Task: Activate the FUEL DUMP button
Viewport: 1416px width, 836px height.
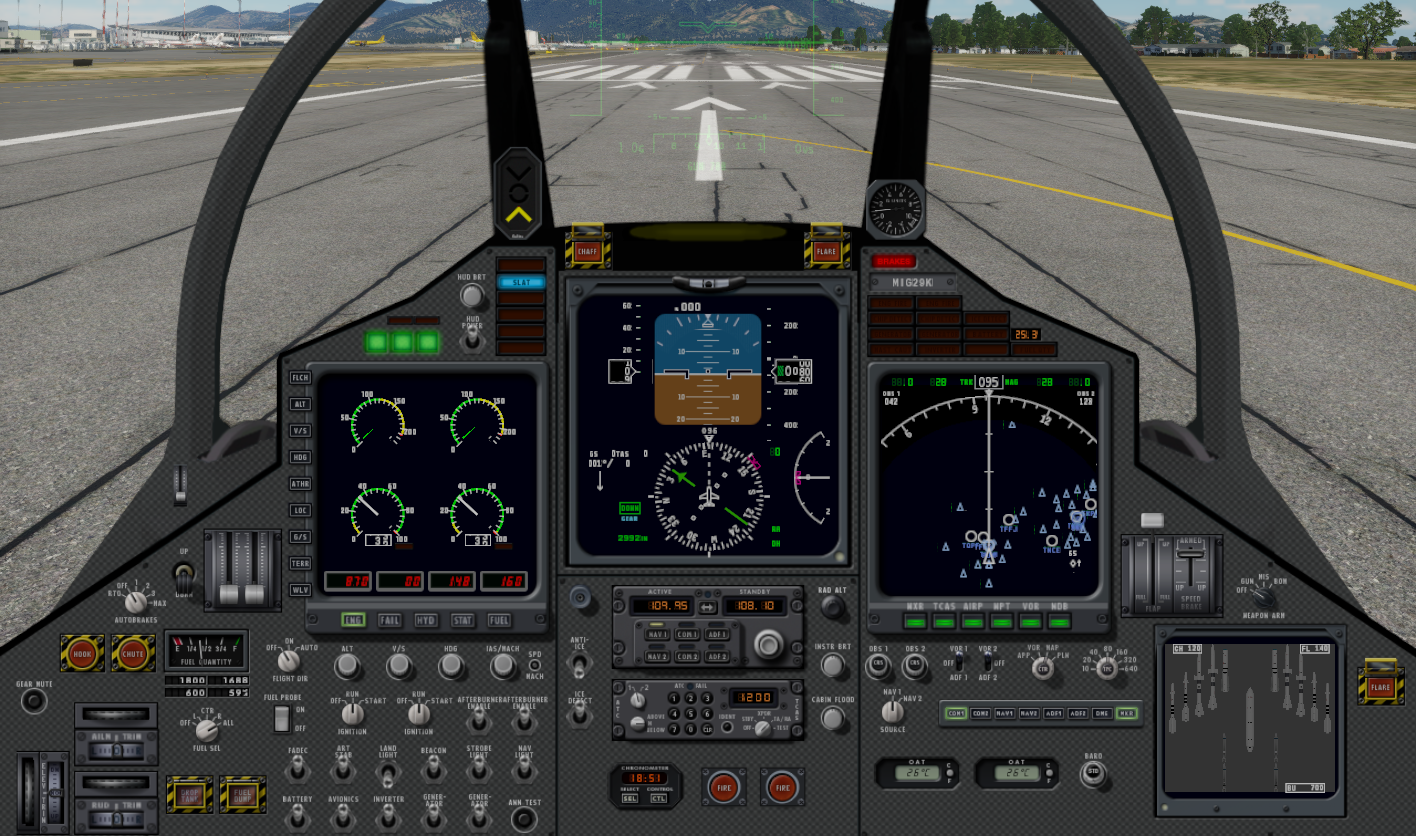Action: pyautogui.click(x=242, y=793)
